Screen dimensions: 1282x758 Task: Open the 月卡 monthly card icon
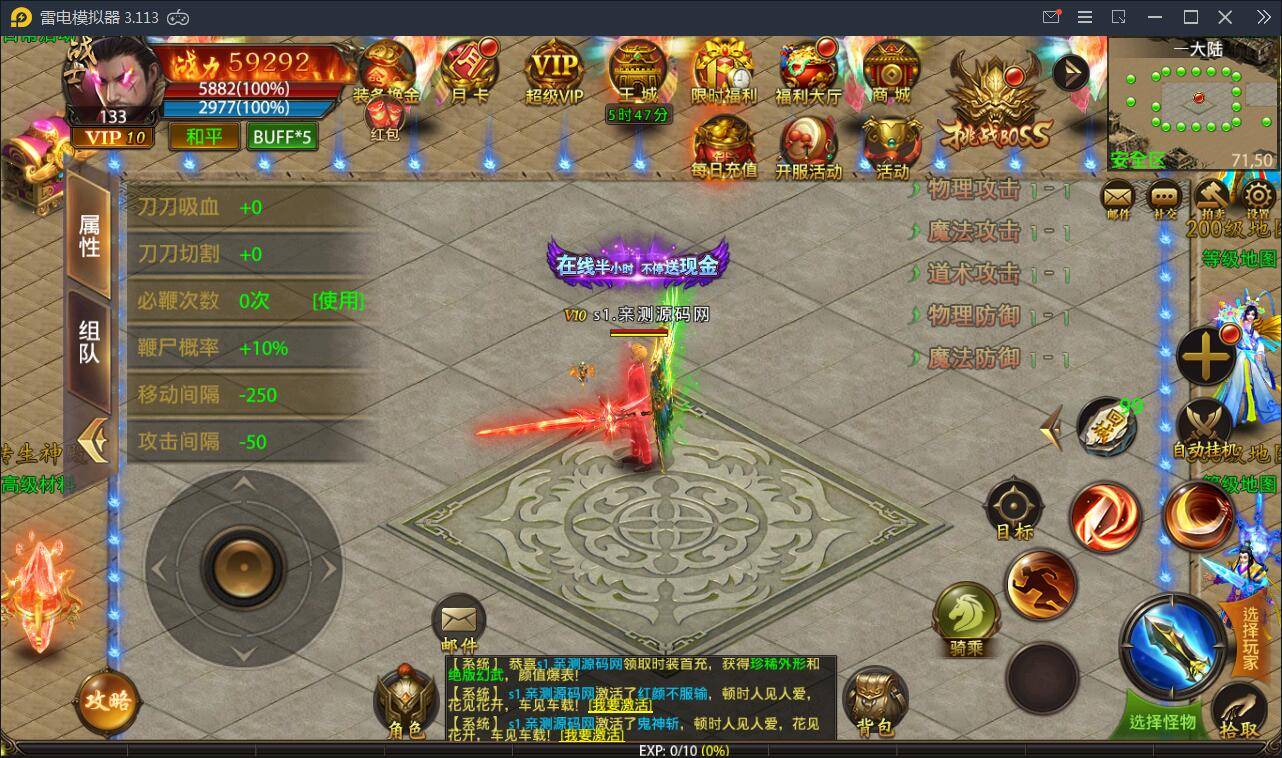pyautogui.click(x=470, y=71)
